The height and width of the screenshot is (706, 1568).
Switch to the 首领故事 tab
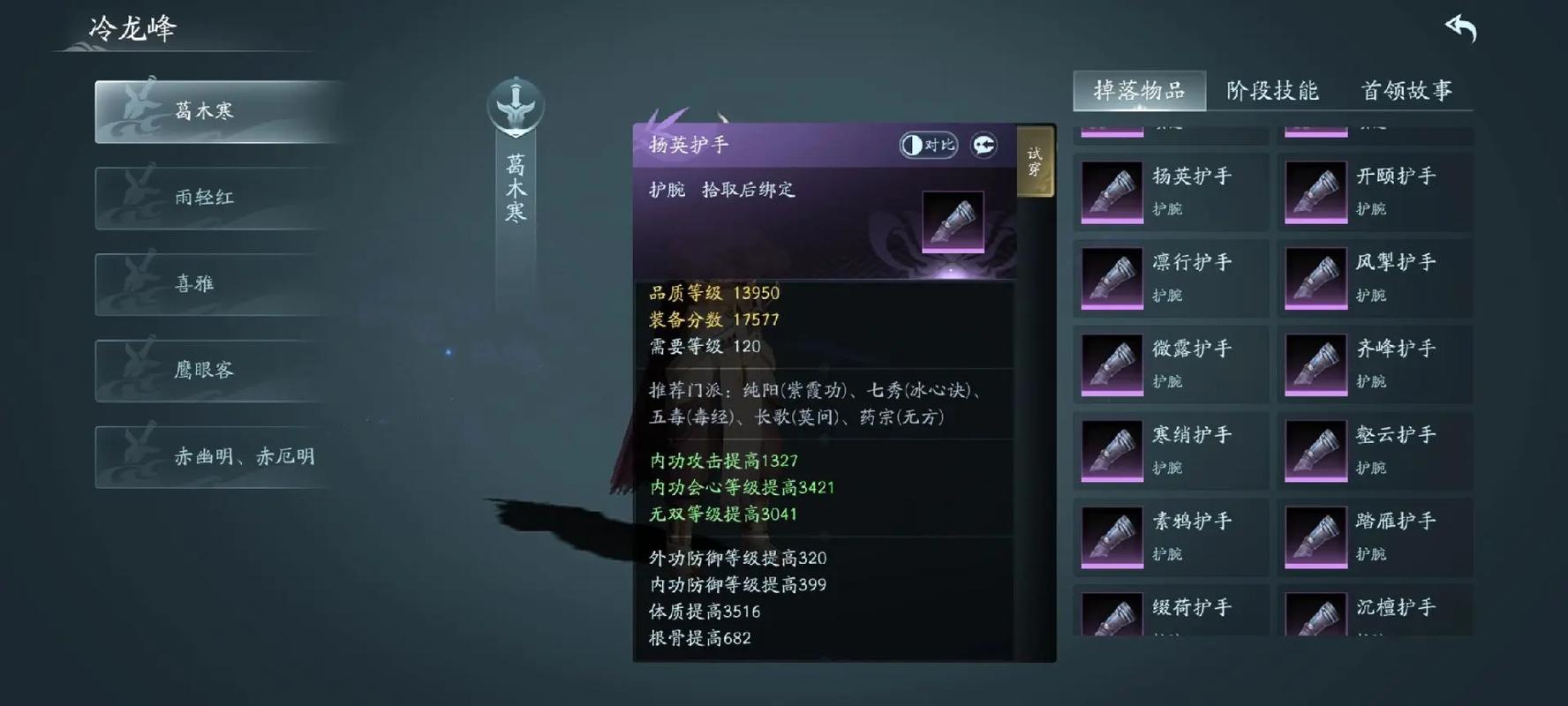[1409, 91]
